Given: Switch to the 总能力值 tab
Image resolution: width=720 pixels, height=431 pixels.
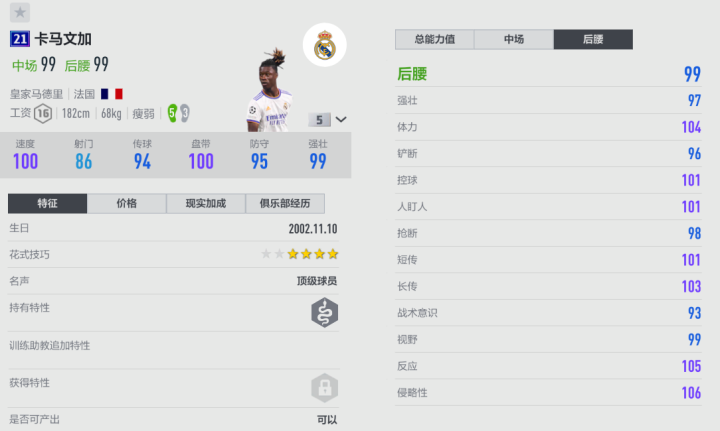Looking at the screenshot, I should click(x=435, y=39).
